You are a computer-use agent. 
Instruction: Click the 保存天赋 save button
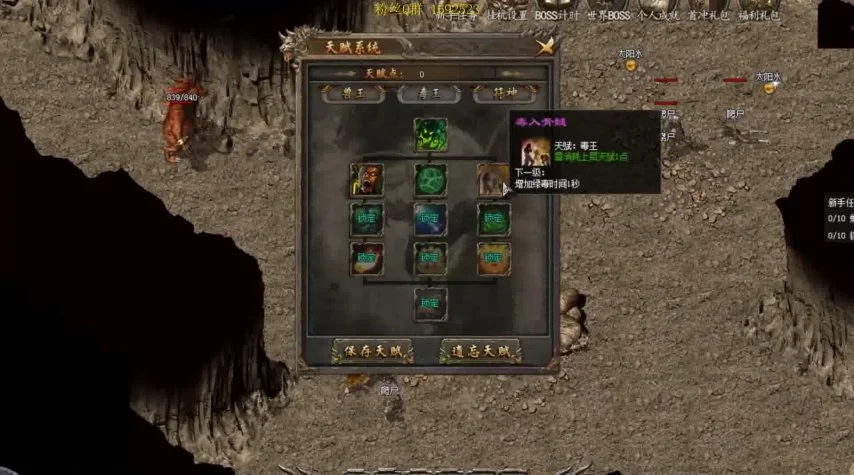[371, 352]
